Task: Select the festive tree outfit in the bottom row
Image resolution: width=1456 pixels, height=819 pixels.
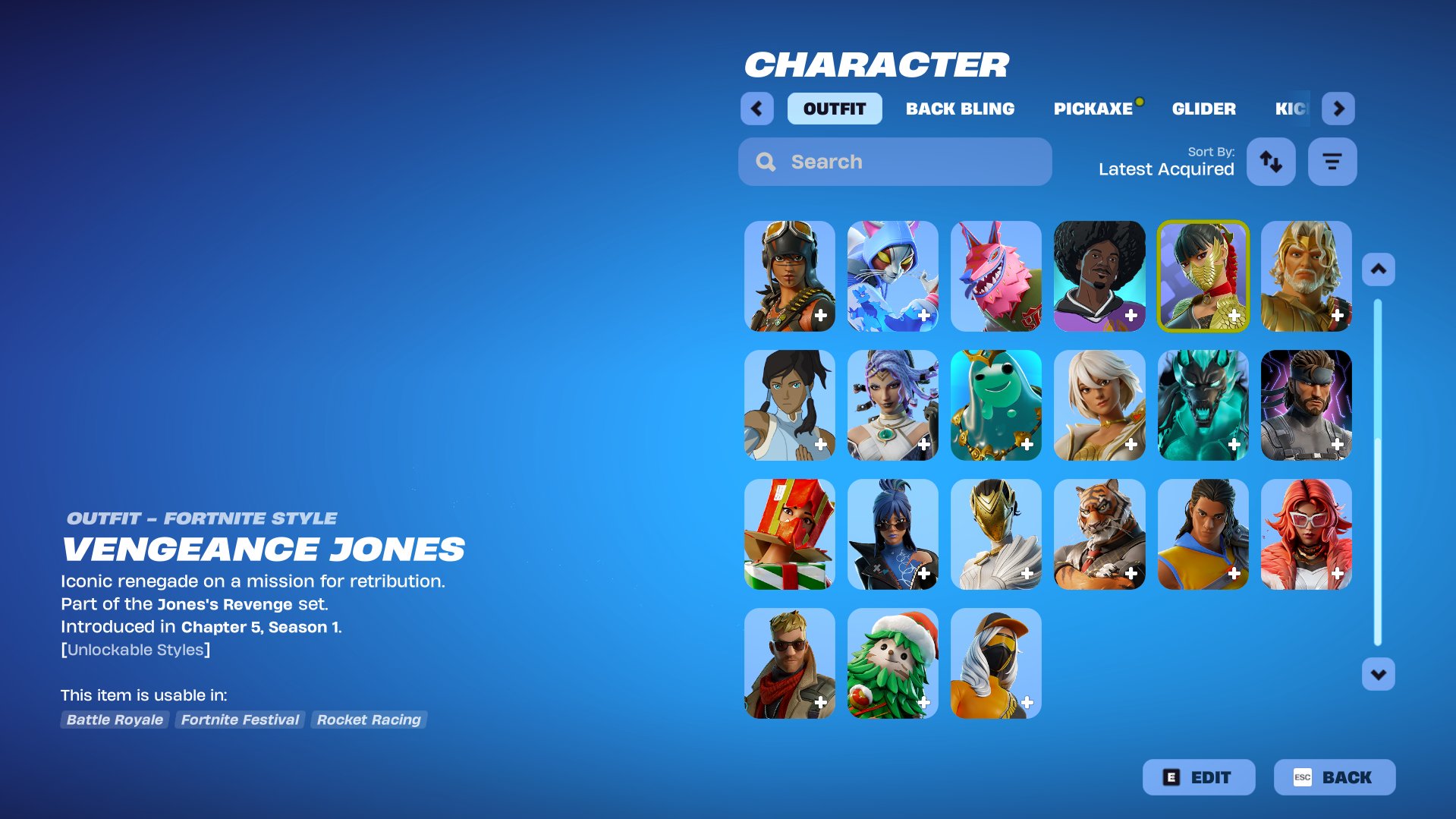Action: click(x=892, y=663)
